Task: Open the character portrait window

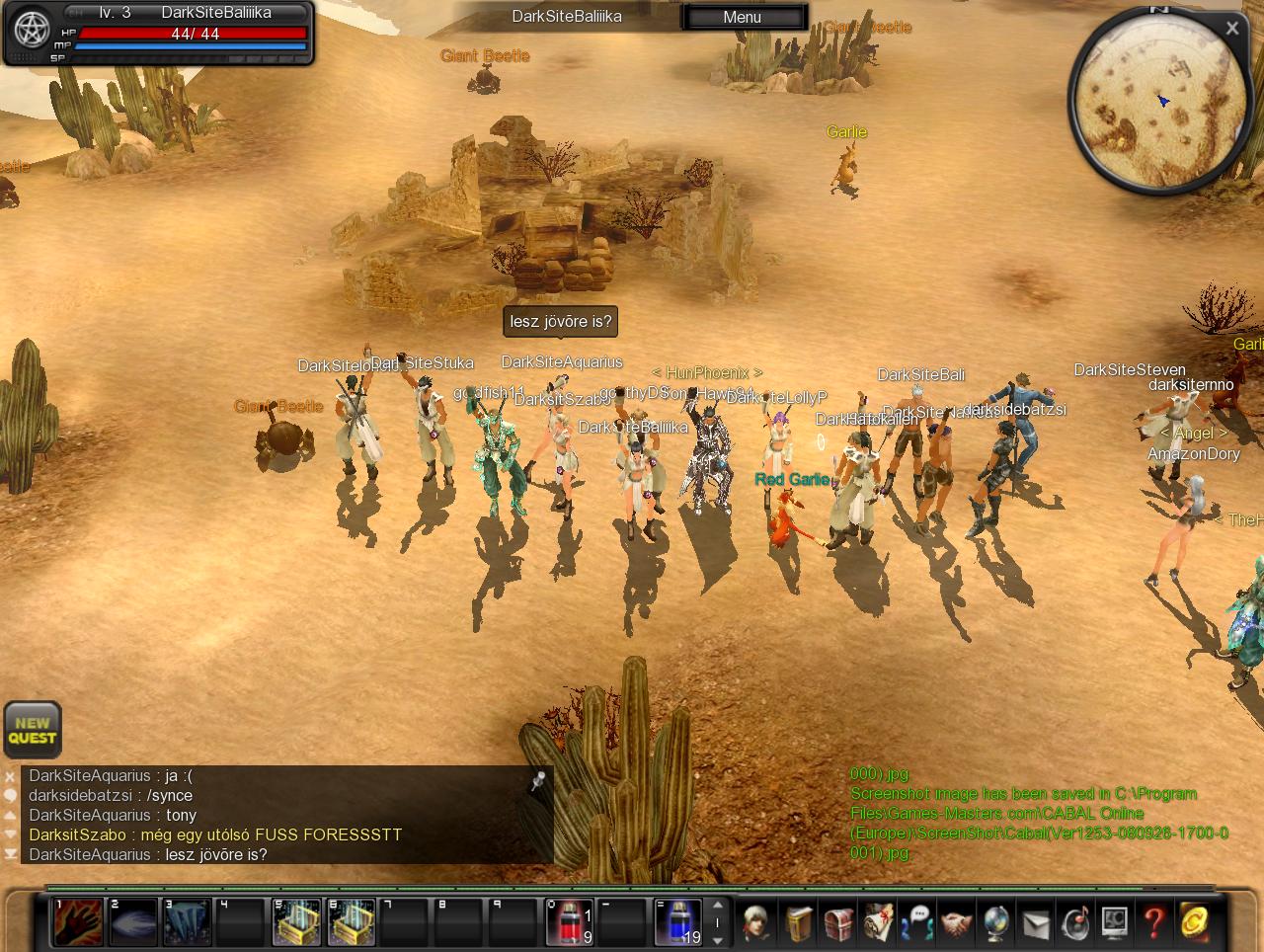Action: 757,923
